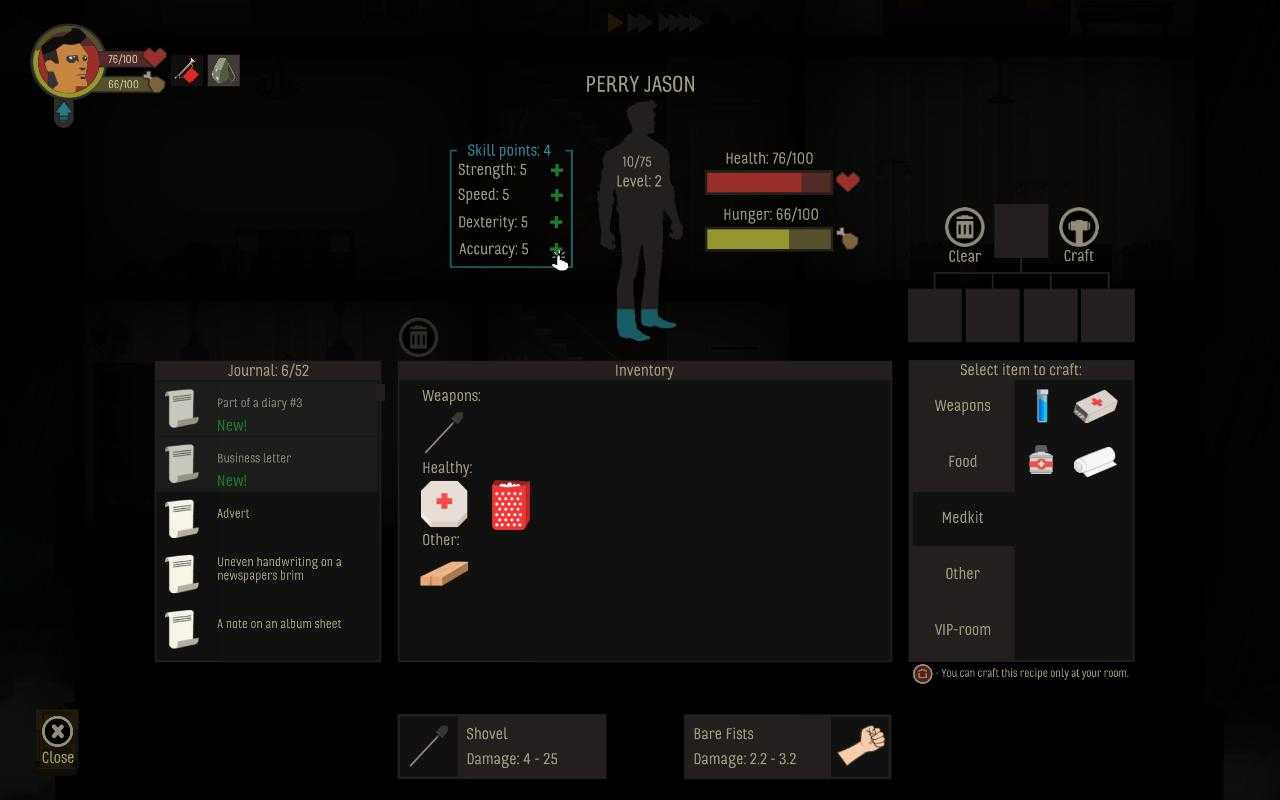
Task: Click Perry Jason's portrait avatar
Action: pyautogui.click(x=68, y=66)
